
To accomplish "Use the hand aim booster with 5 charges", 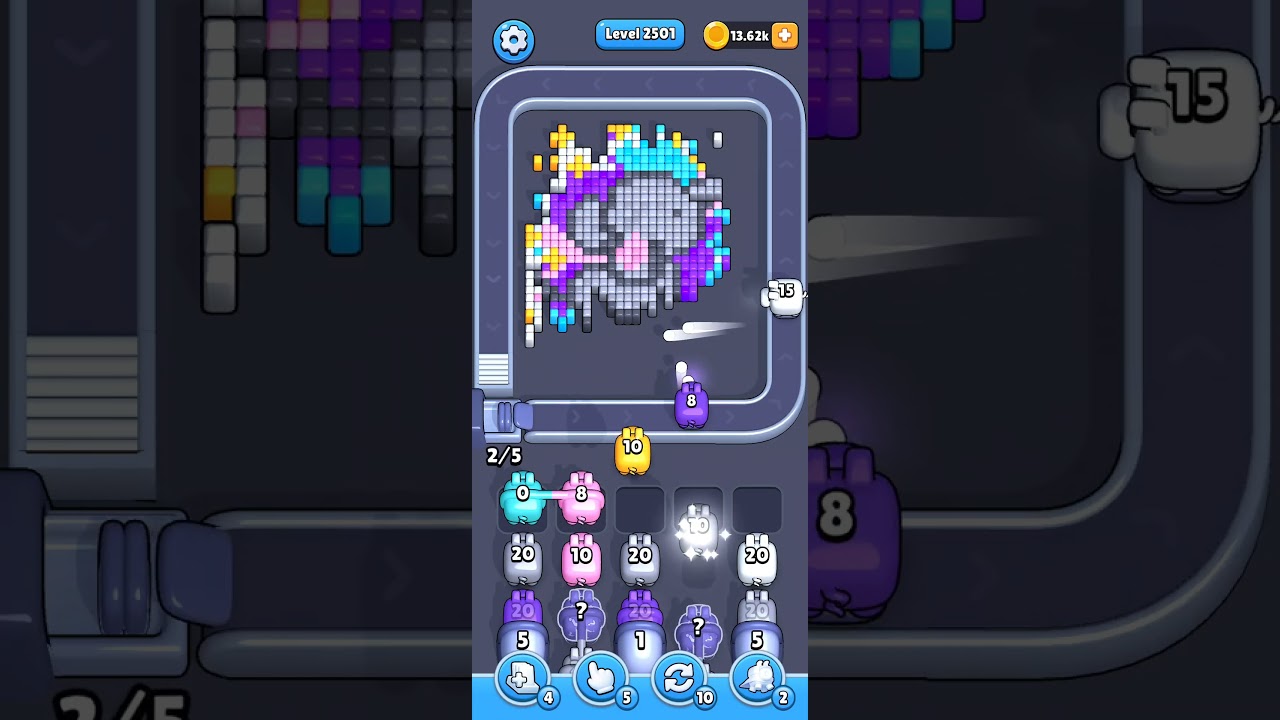I will pos(599,679).
